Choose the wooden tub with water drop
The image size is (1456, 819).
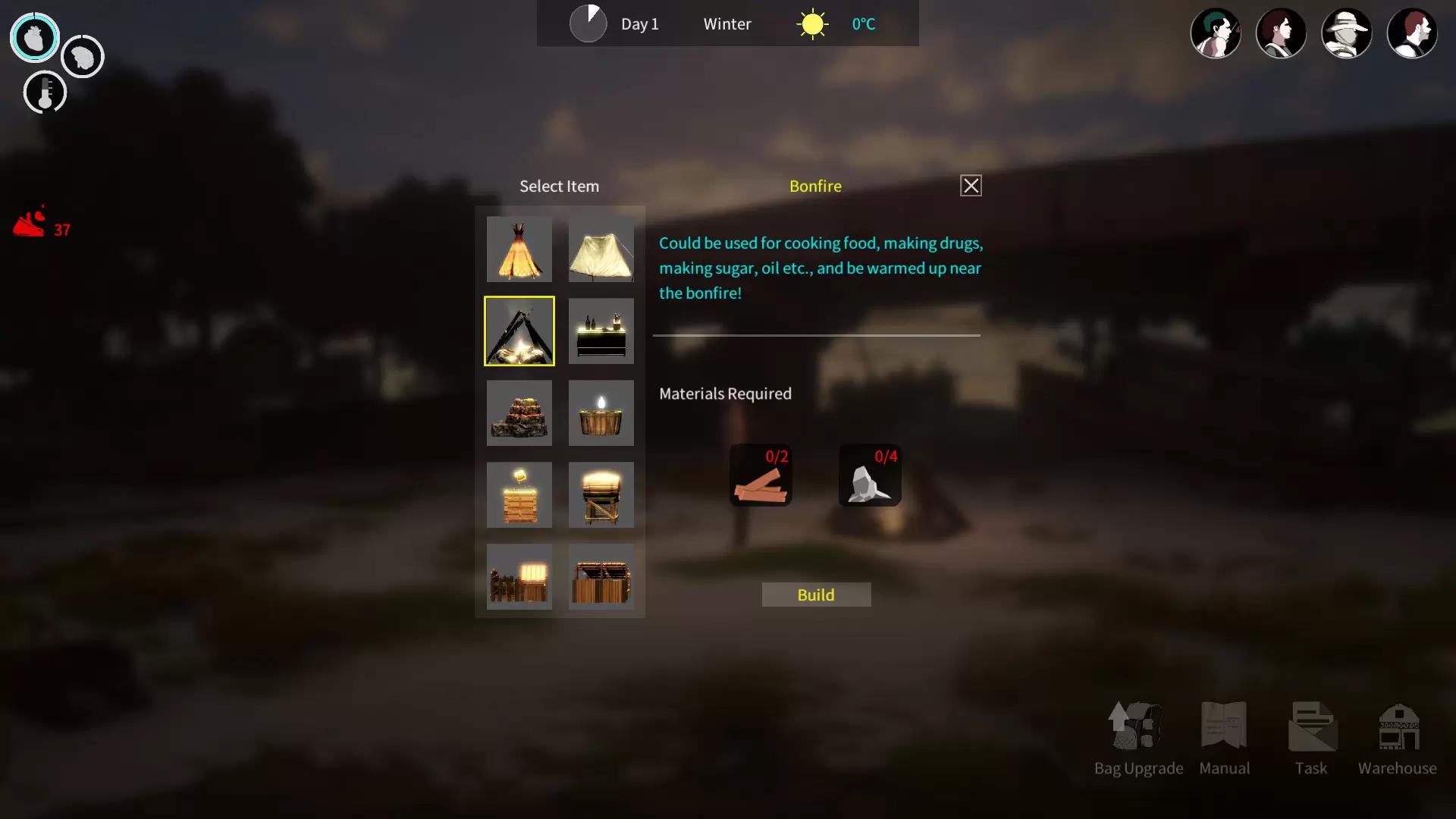(x=601, y=413)
